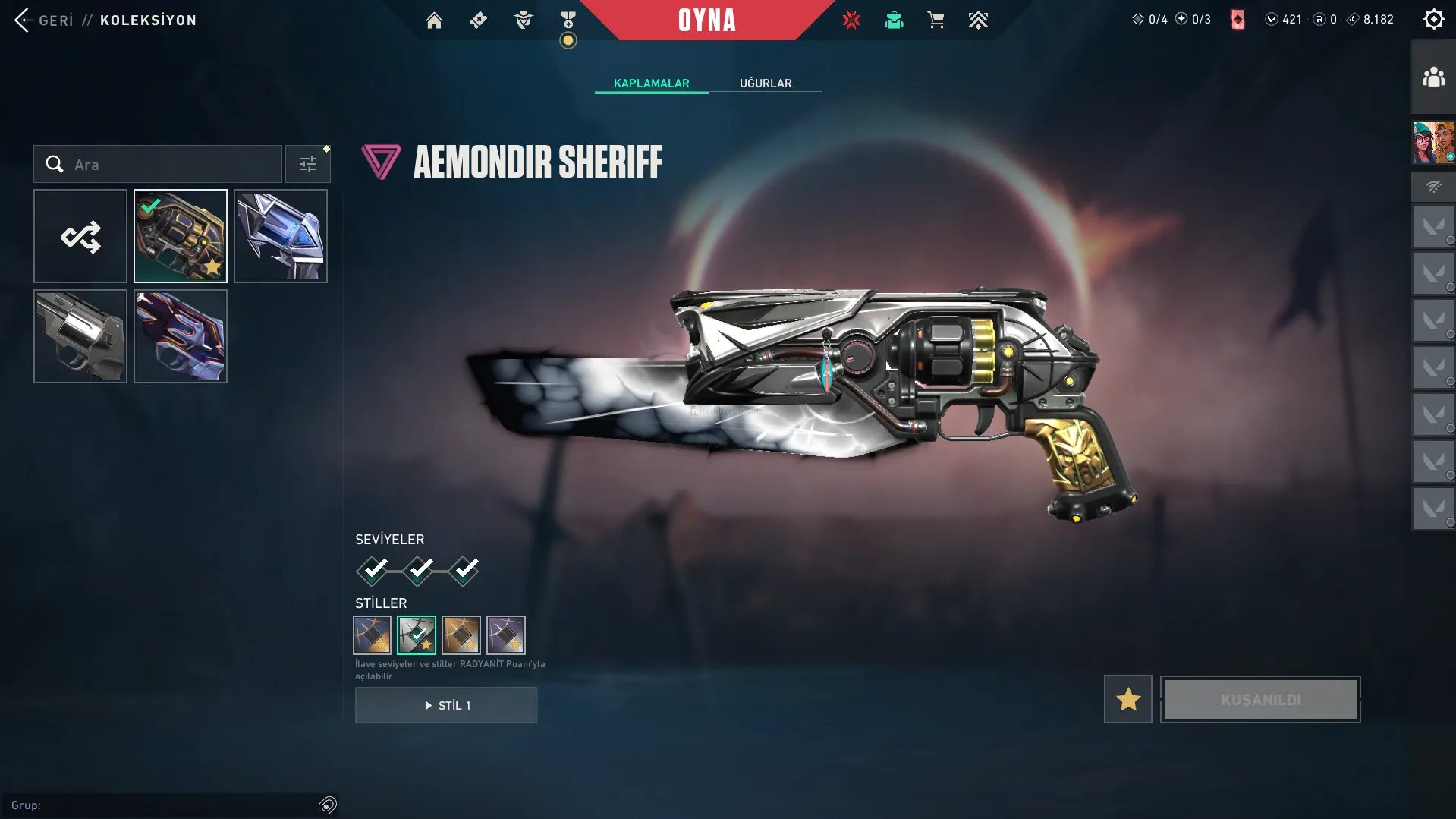Switch to the UĞURLAR tab

(766, 83)
